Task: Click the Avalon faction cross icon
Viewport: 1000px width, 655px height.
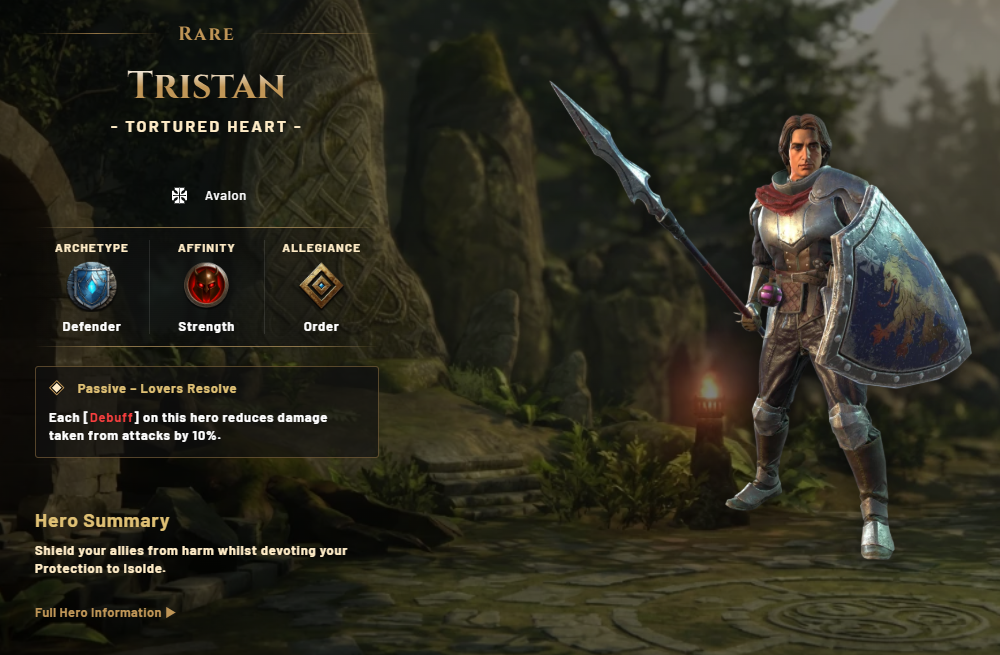Action: pos(180,195)
